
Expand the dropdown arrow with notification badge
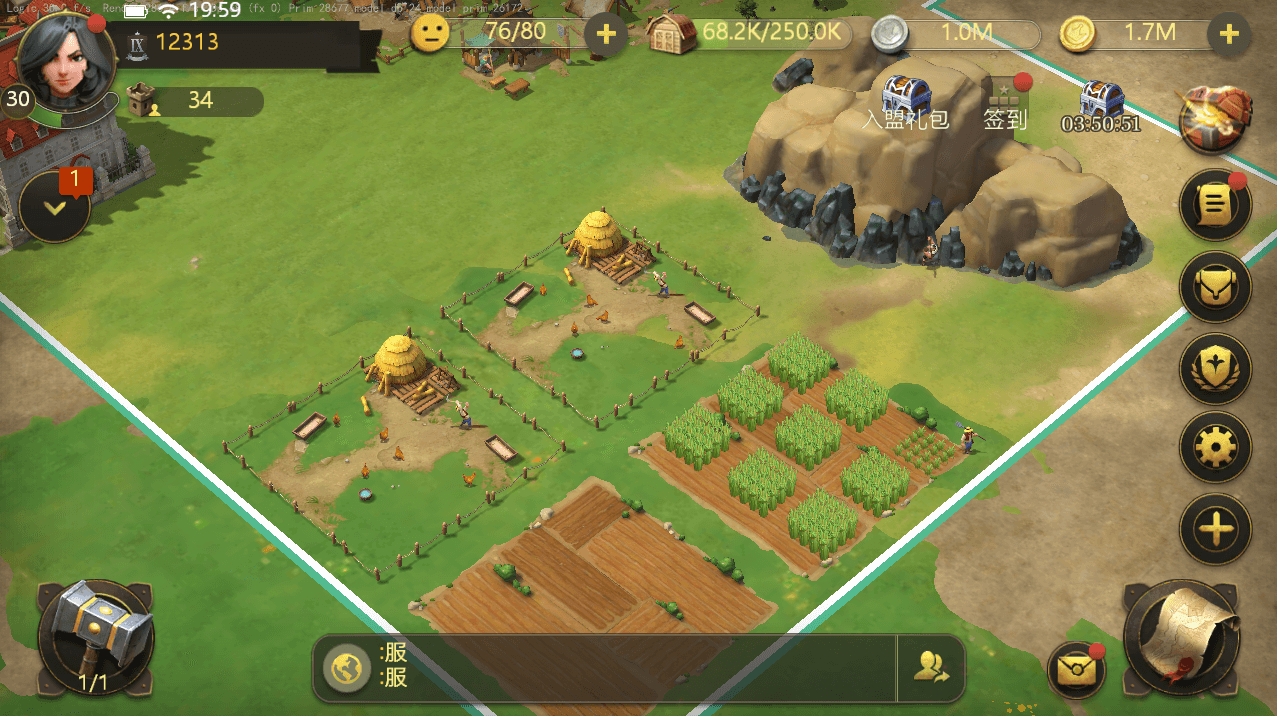tap(55, 208)
